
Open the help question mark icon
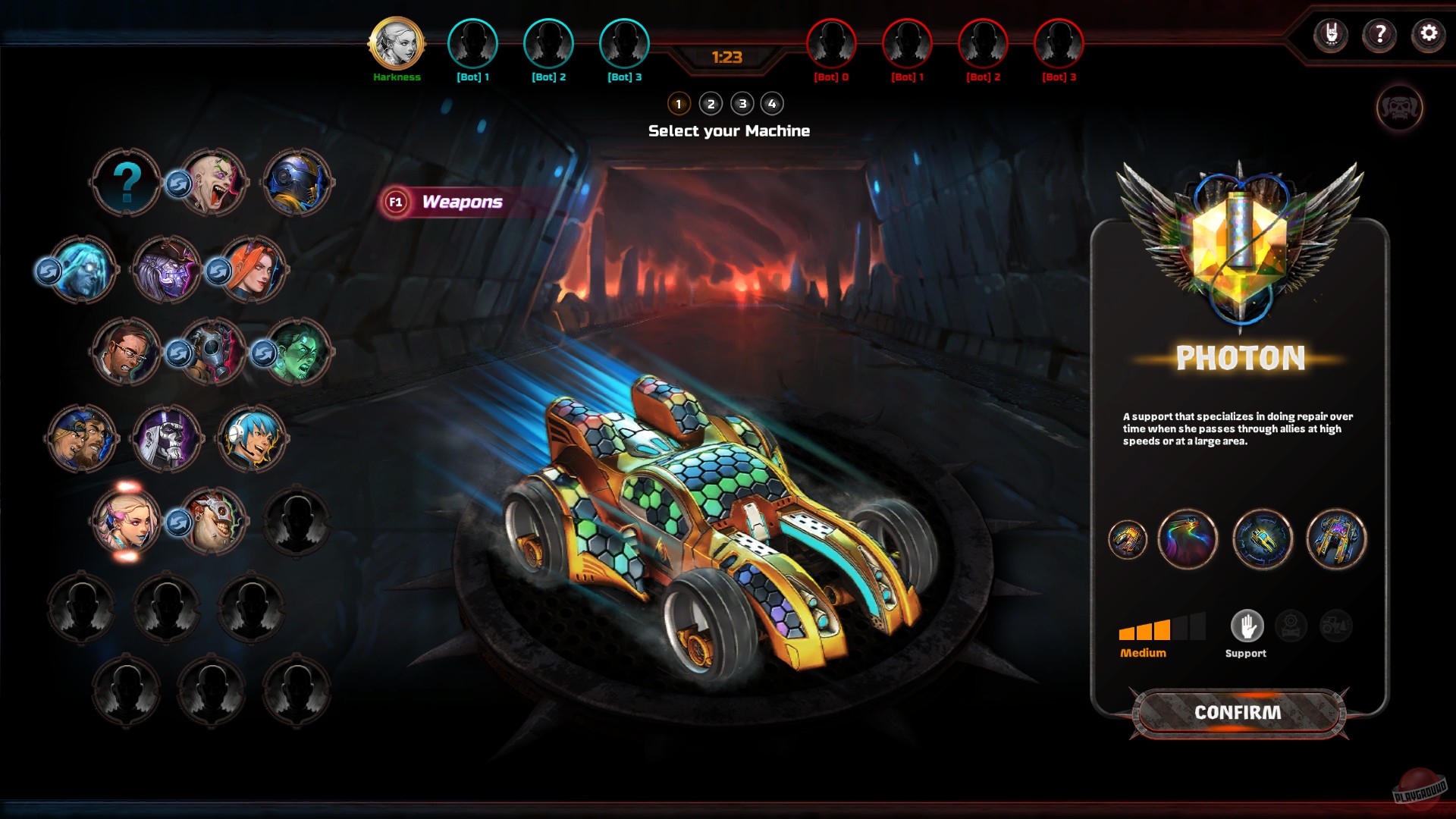(1379, 33)
